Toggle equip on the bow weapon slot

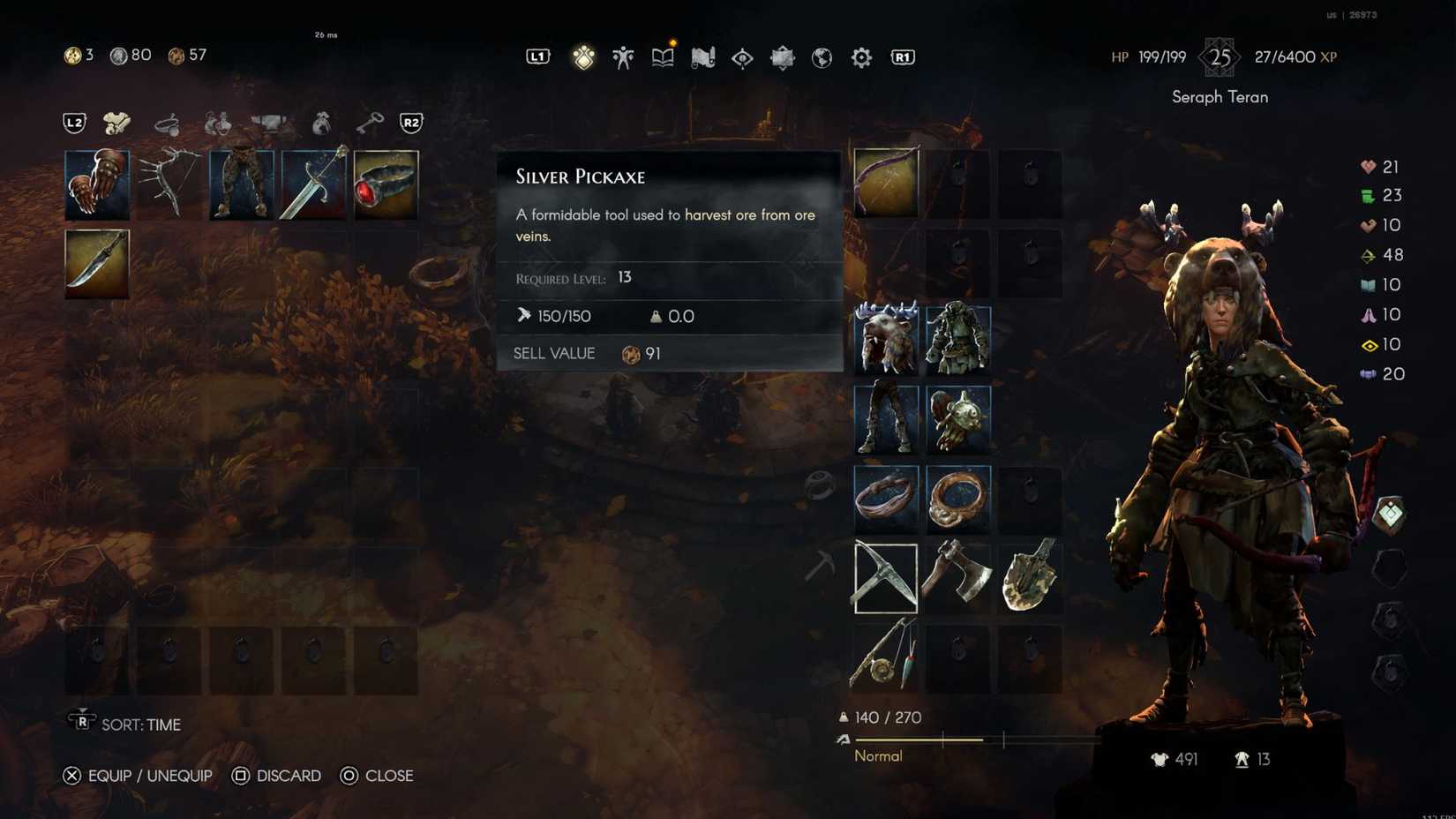click(x=885, y=184)
